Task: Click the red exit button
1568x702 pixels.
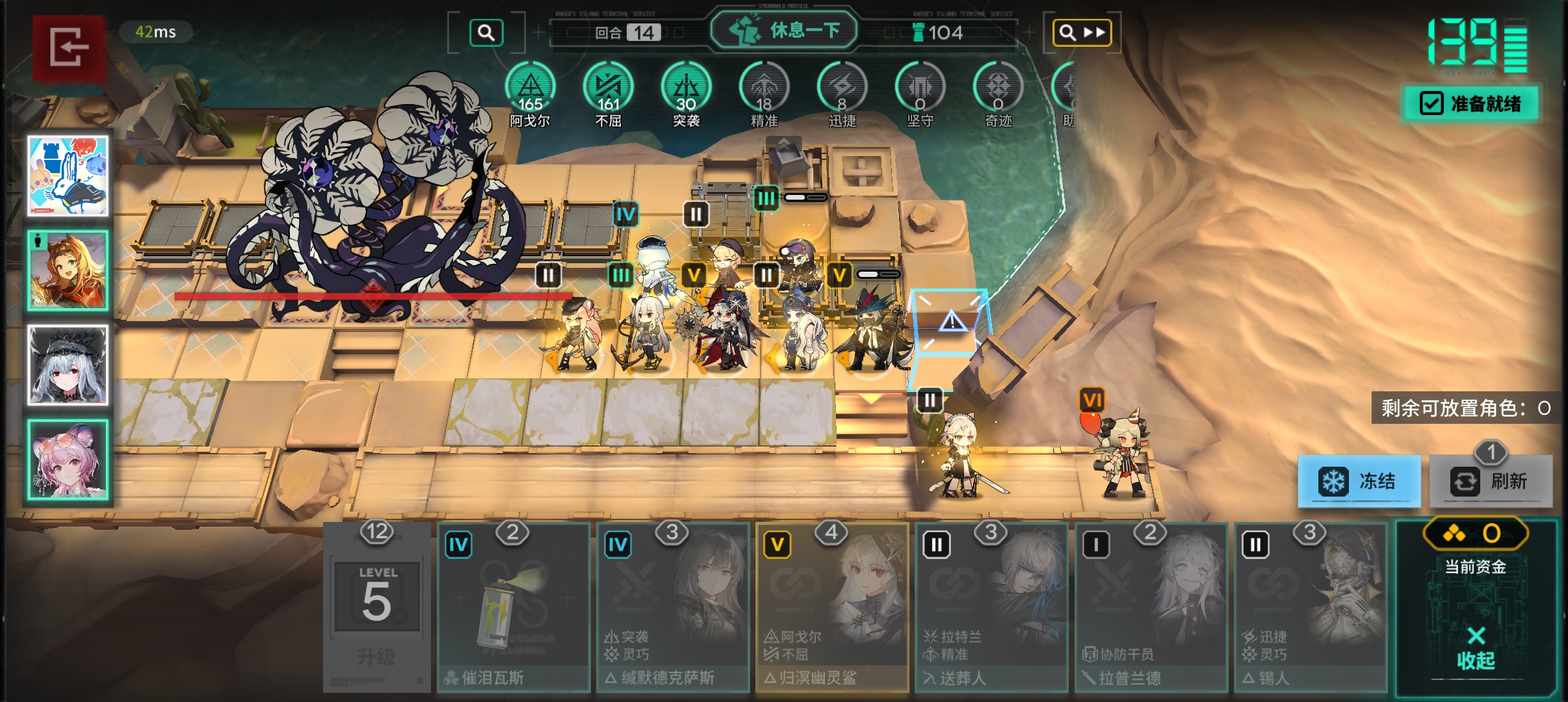Action: tap(68, 47)
